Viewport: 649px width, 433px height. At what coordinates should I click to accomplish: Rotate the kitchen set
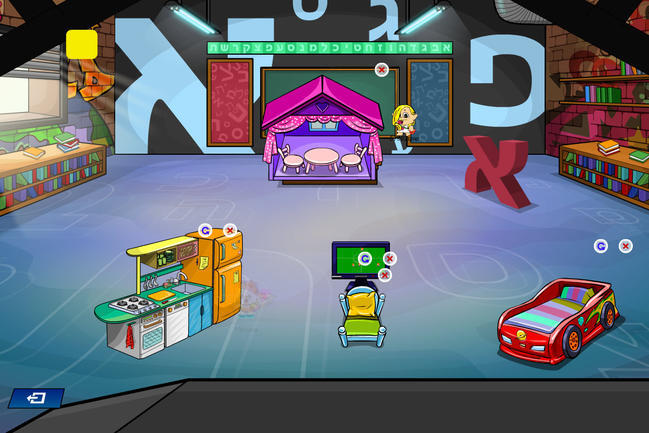[x=205, y=230]
